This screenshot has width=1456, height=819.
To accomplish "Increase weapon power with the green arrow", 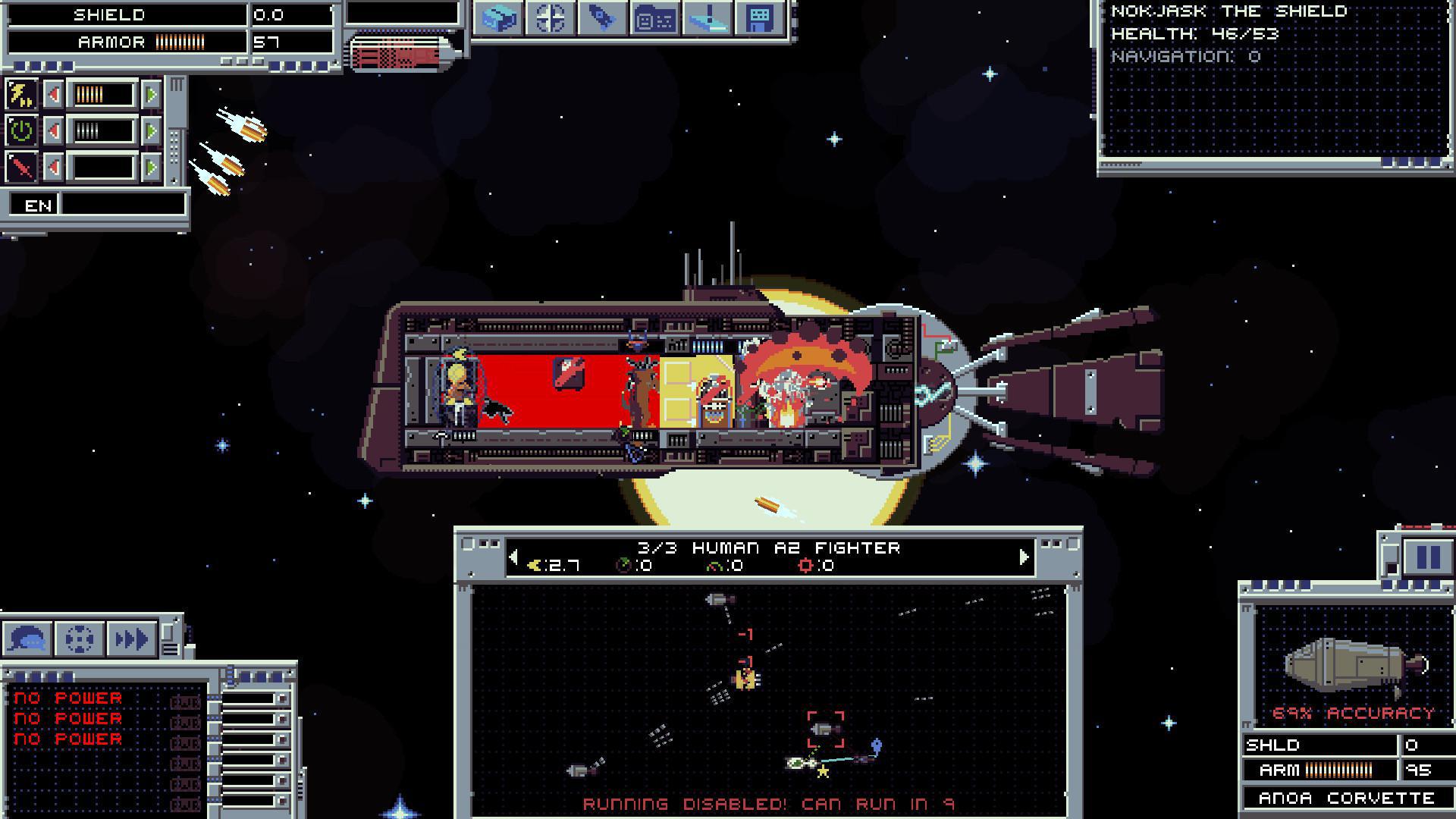I will point(152,94).
